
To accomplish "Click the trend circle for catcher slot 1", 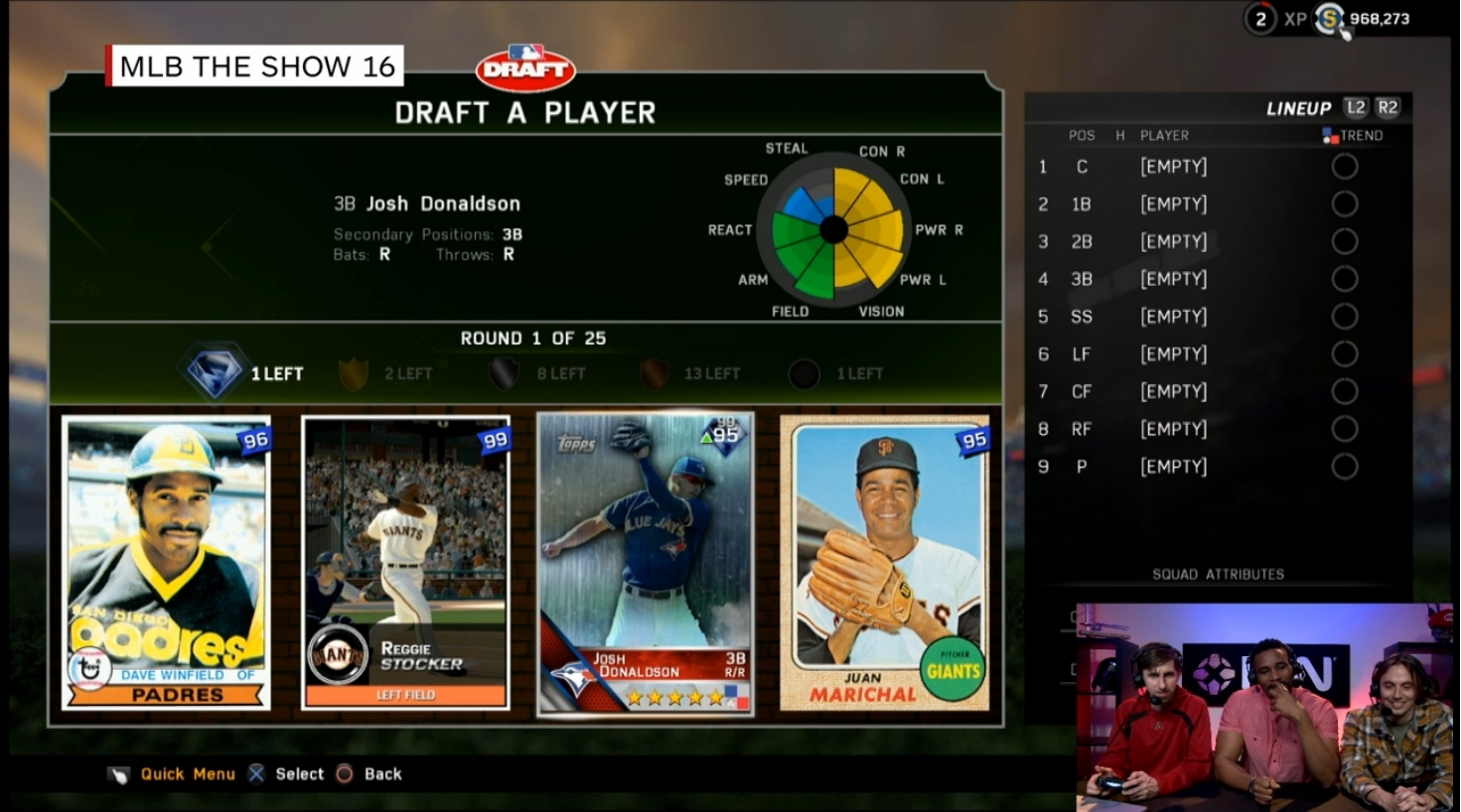I will tap(1346, 166).
